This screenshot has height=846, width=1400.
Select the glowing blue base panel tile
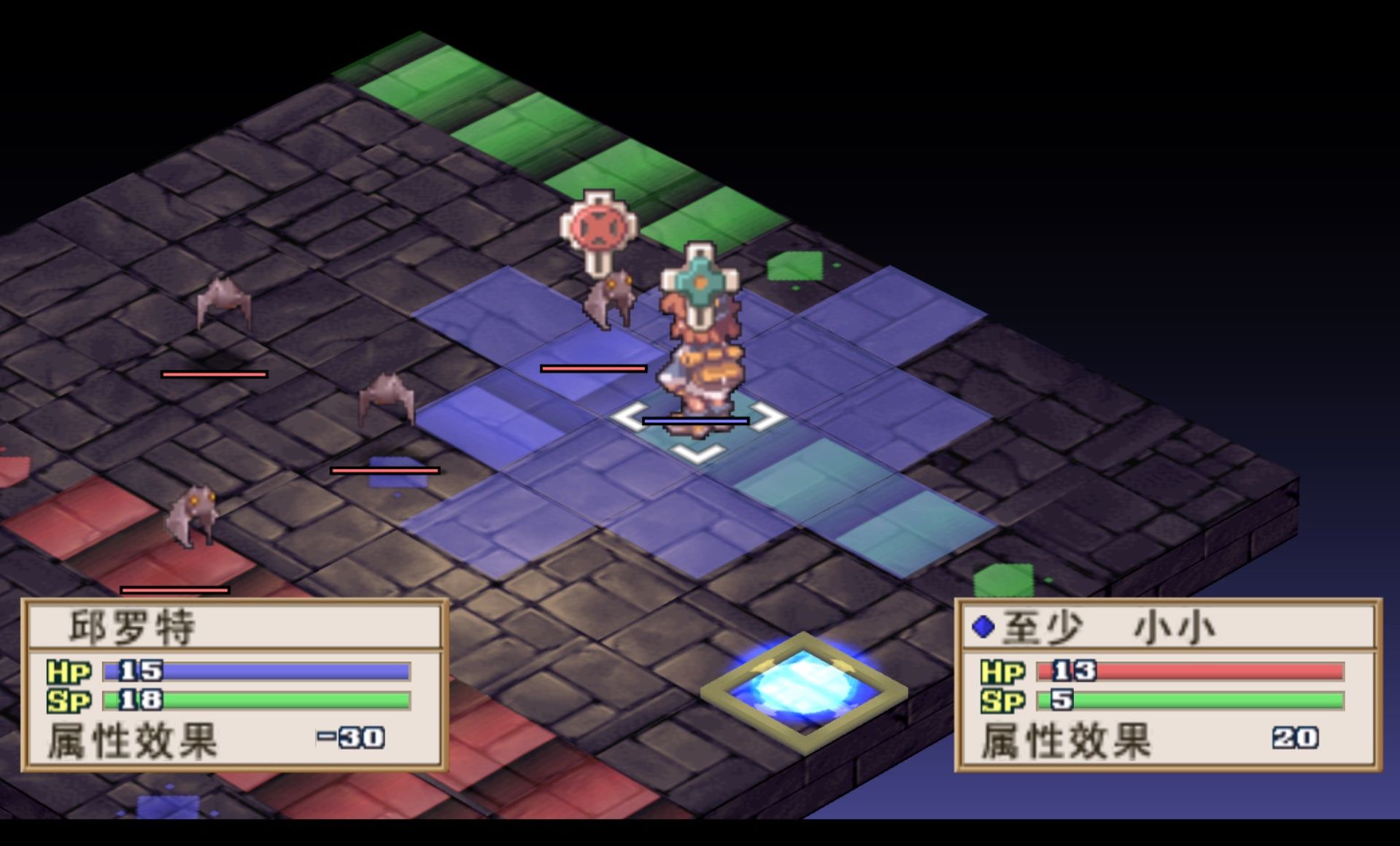[x=803, y=688]
